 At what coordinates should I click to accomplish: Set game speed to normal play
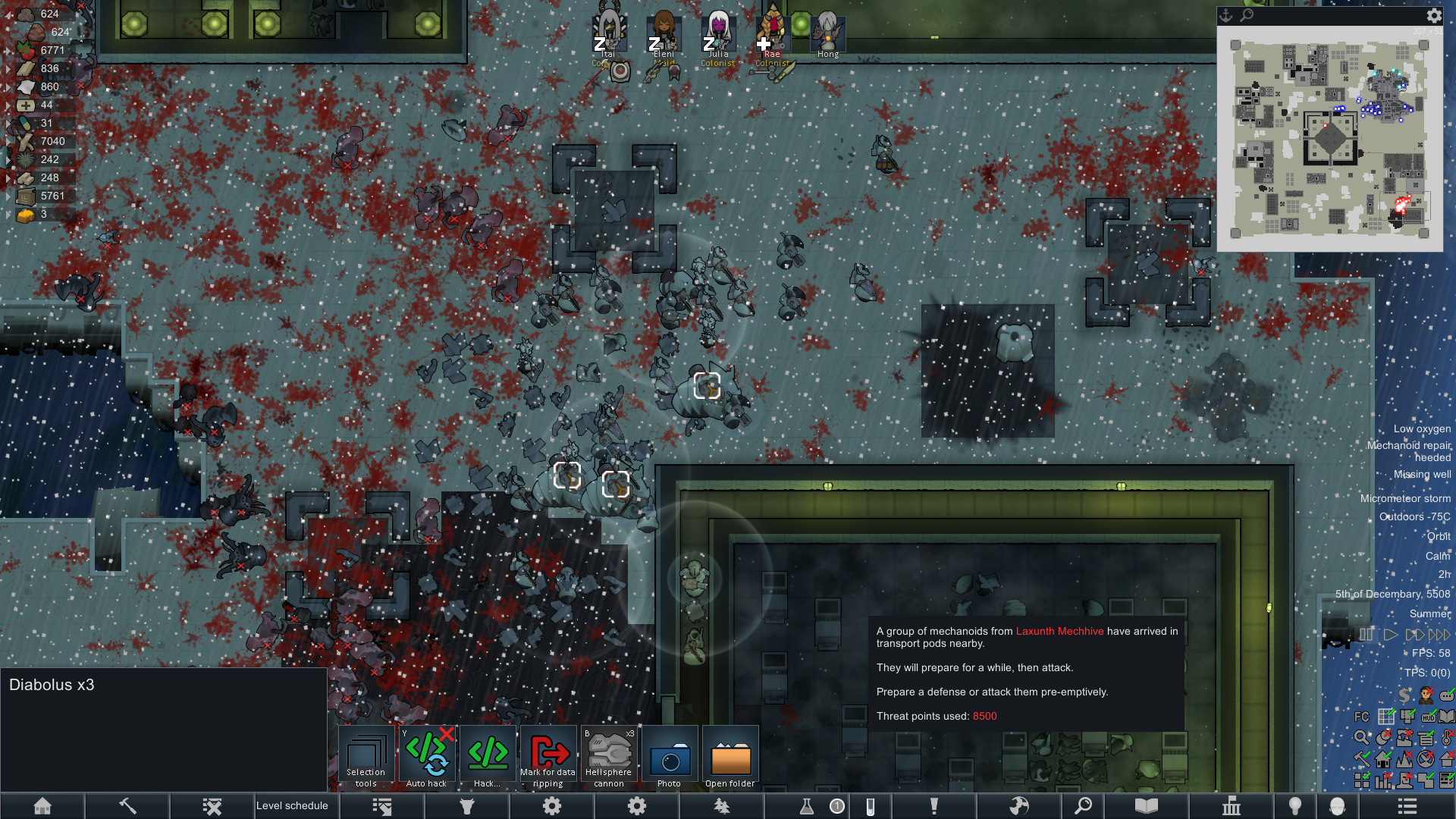(1390, 635)
